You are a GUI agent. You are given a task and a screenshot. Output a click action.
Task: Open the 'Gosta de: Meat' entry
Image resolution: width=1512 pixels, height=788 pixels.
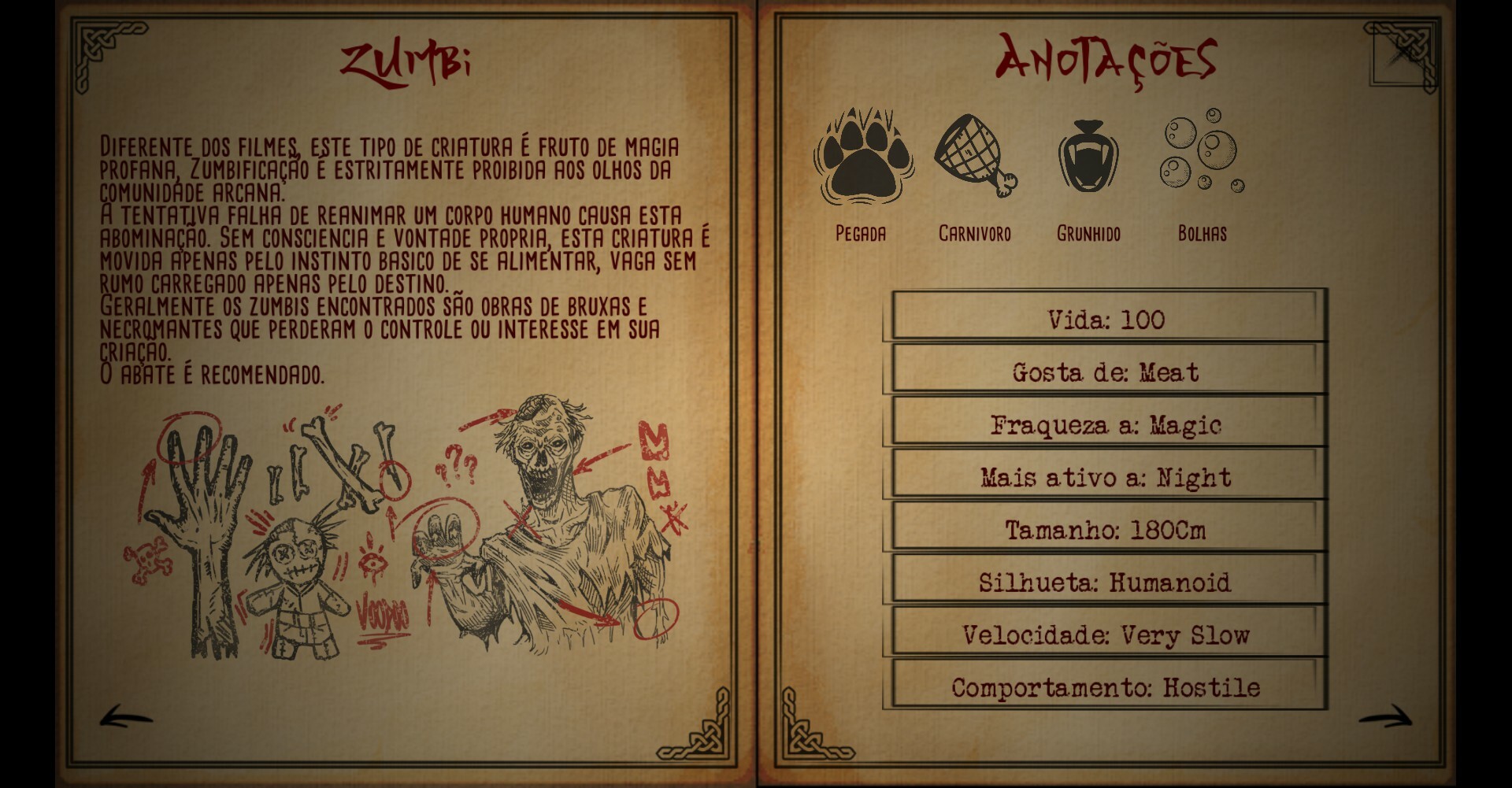[1106, 372]
